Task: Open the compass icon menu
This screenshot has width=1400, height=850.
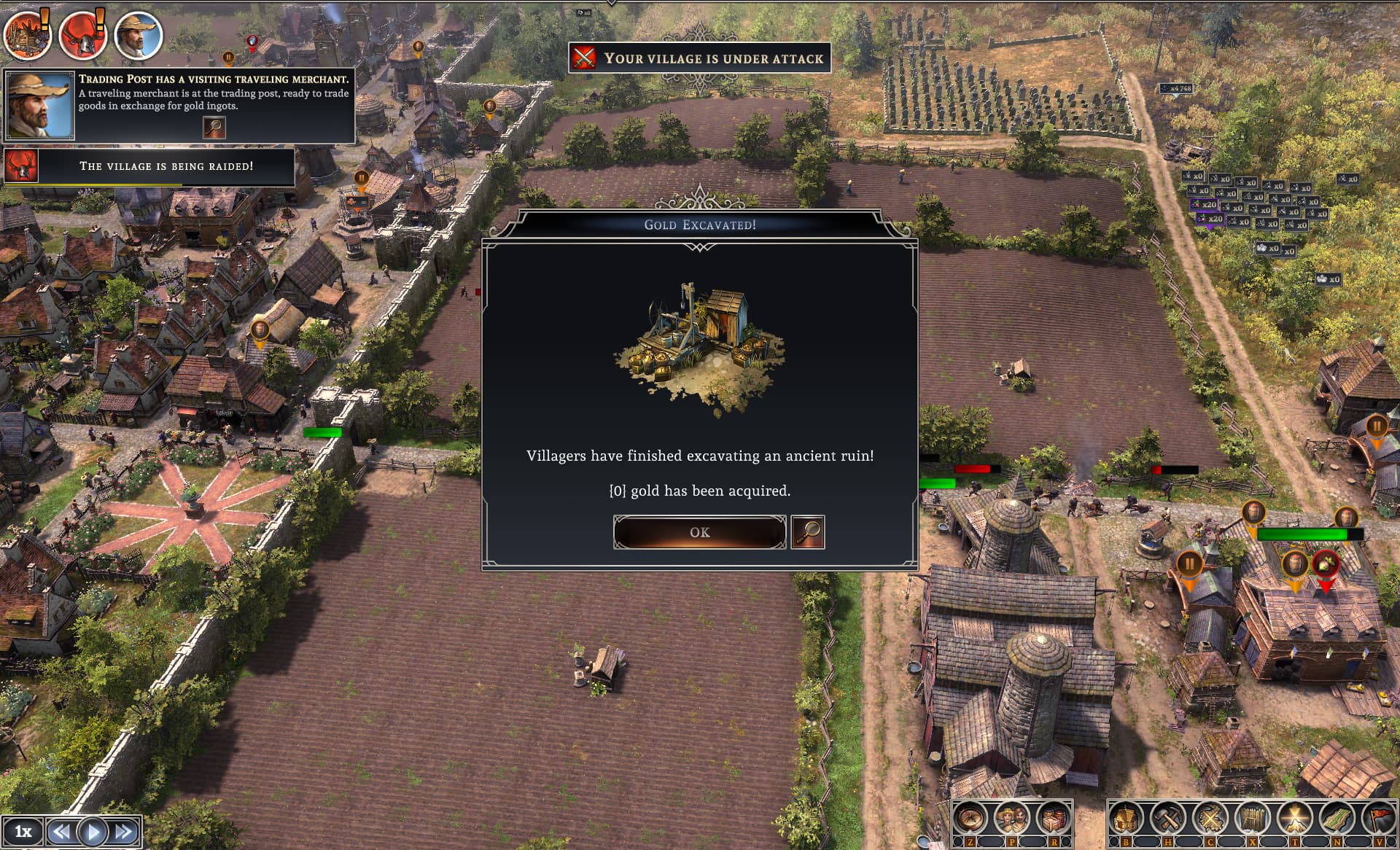Action: tap(971, 818)
